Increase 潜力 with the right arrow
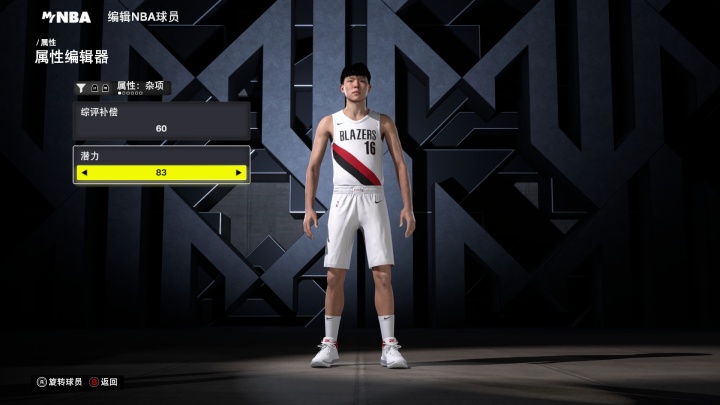This screenshot has height=405, width=720. pyautogui.click(x=238, y=173)
